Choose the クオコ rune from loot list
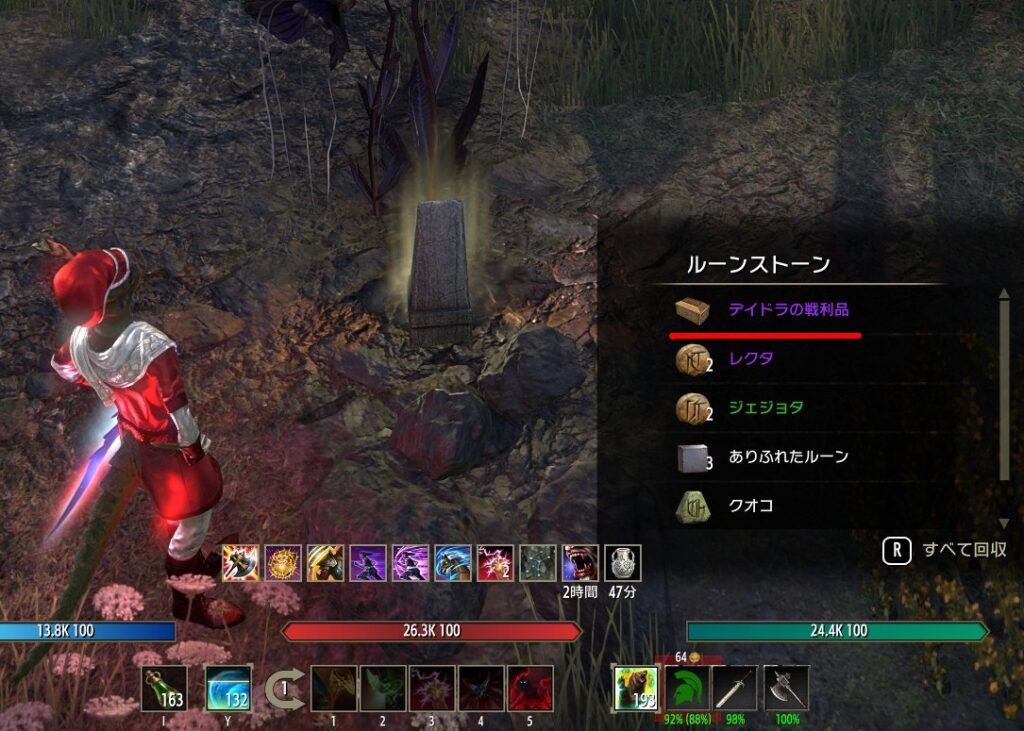Viewport: 1024px width, 731px height. (751, 506)
